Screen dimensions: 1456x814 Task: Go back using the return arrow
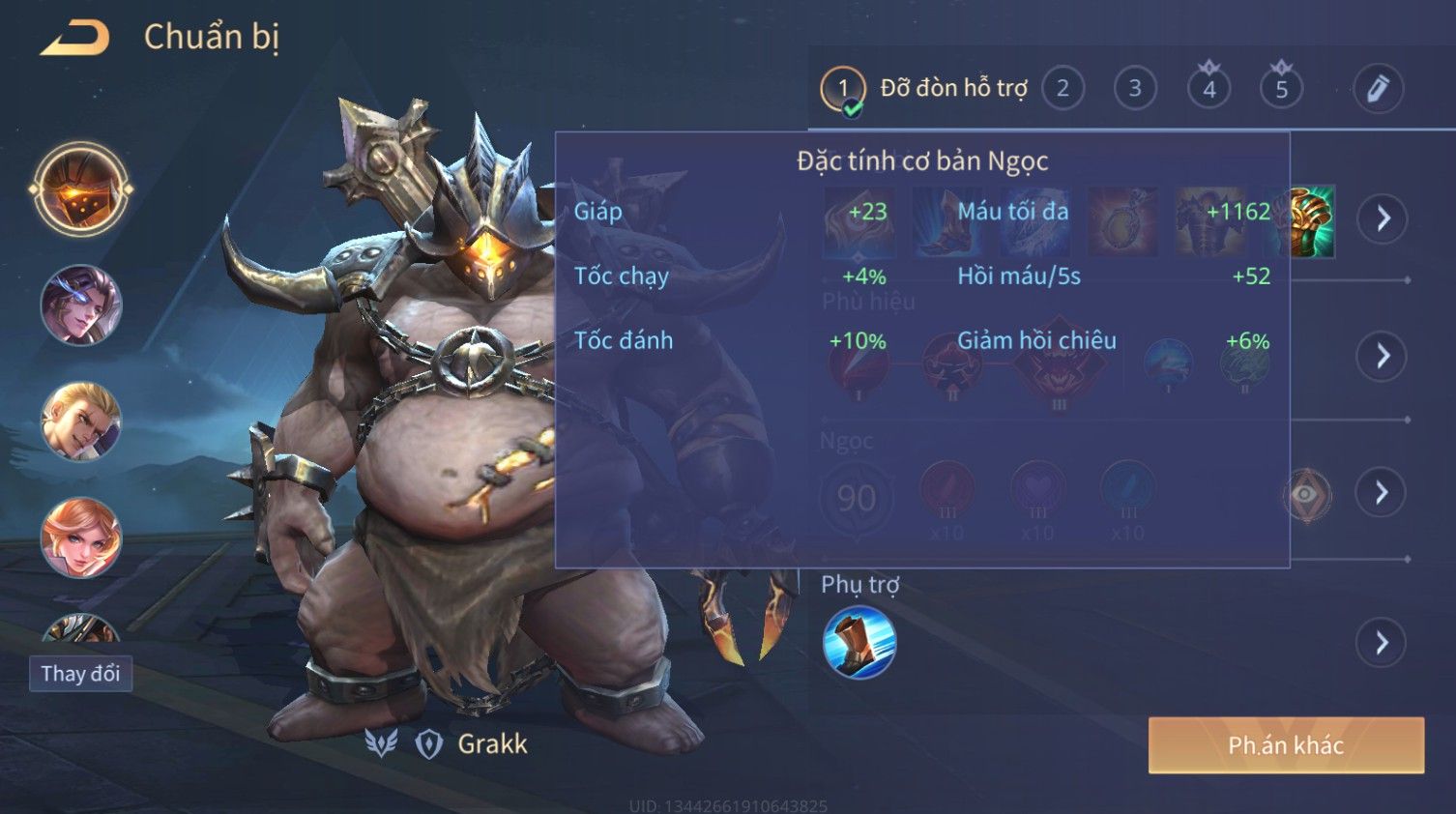(x=75, y=38)
